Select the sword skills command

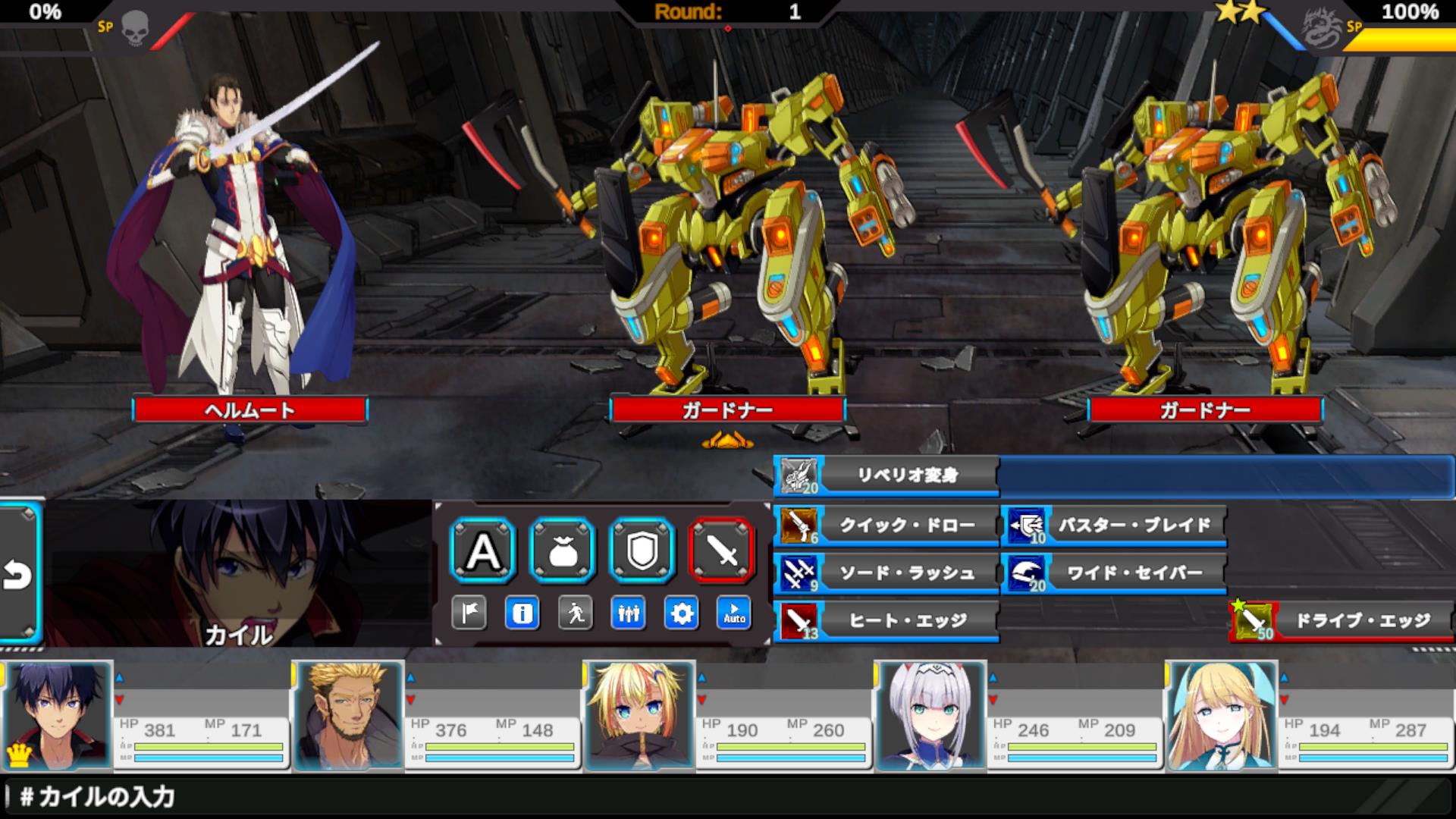point(721,551)
